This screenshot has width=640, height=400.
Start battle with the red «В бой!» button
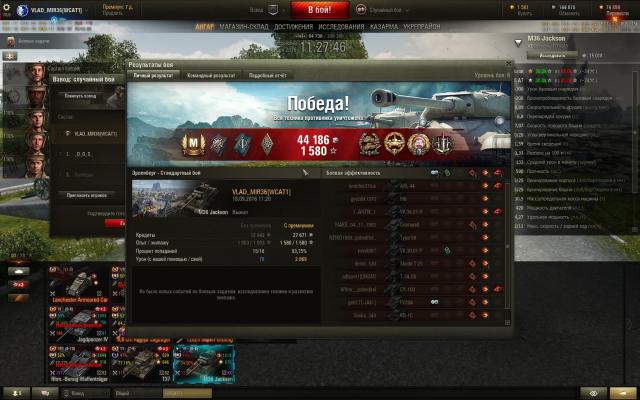click(319, 9)
